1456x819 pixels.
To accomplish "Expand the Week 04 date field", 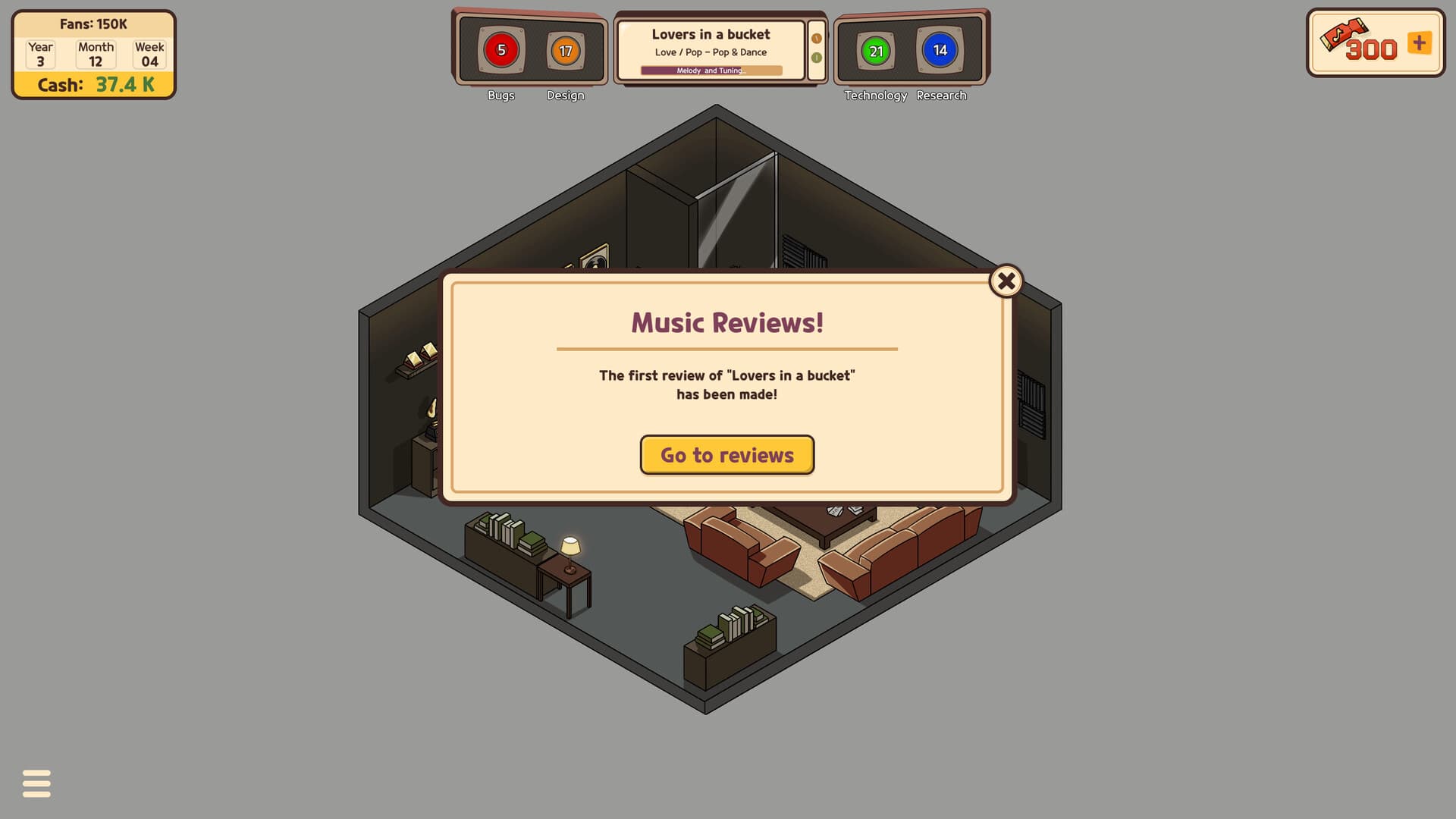I will tap(149, 53).
